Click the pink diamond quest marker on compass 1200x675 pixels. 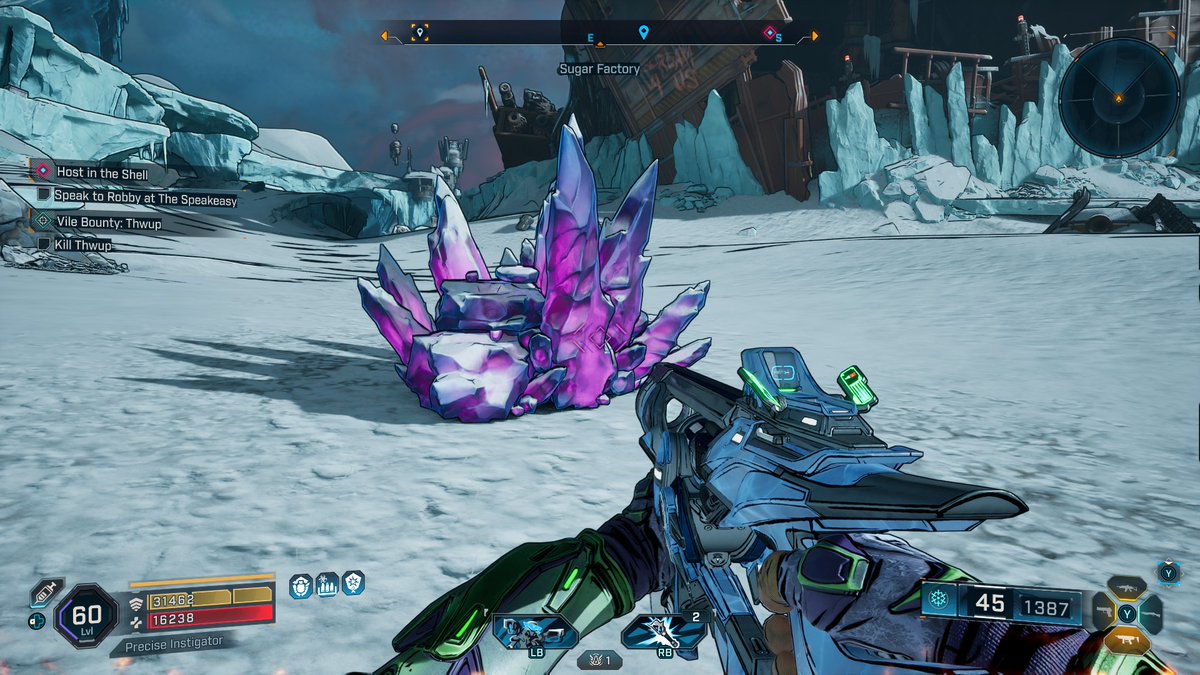(x=769, y=33)
